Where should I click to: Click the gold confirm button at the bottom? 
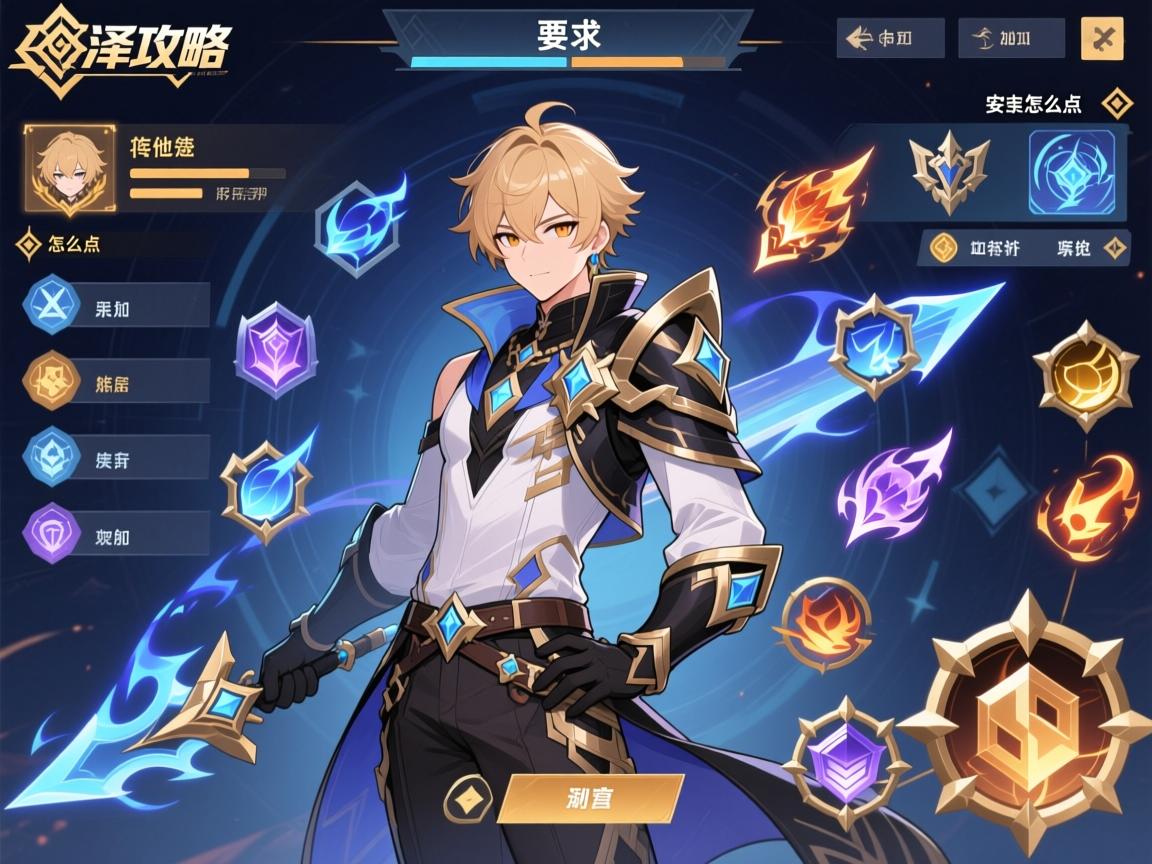click(591, 798)
